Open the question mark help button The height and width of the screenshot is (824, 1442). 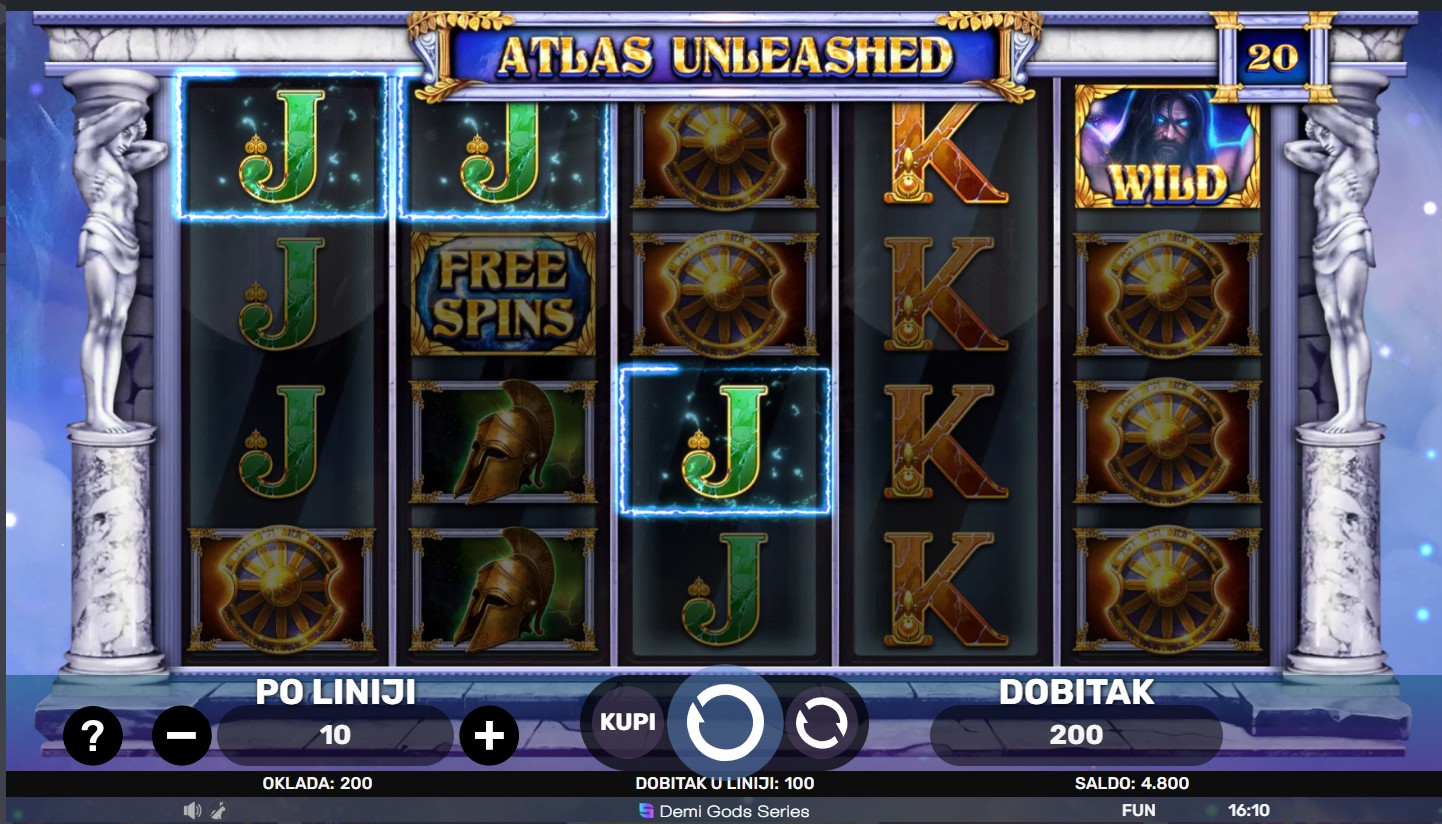point(93,737)
